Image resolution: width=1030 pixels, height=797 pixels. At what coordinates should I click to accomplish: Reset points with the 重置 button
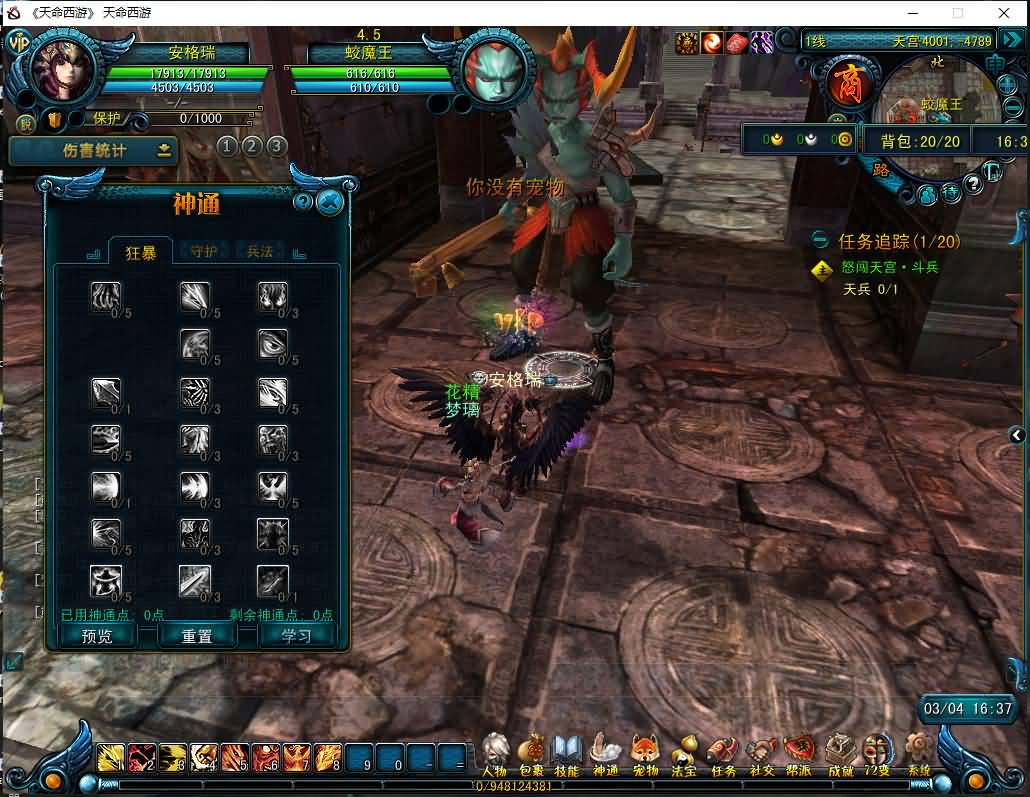(196, 636)
